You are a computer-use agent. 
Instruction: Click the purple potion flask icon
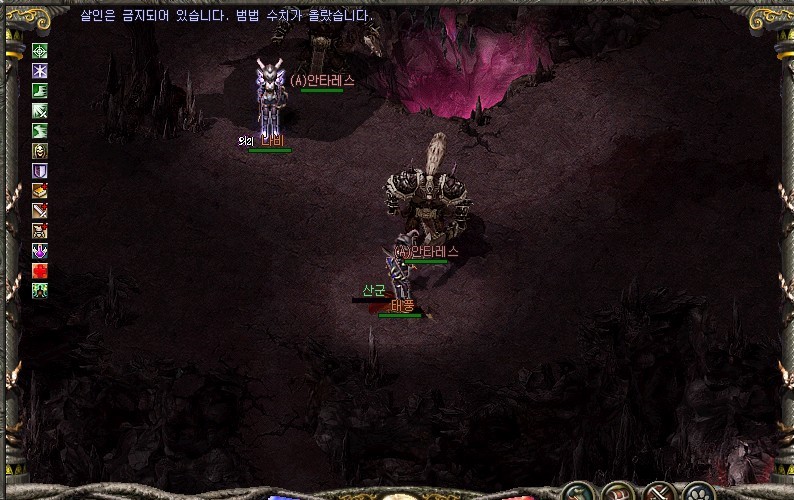pos(40,251)
